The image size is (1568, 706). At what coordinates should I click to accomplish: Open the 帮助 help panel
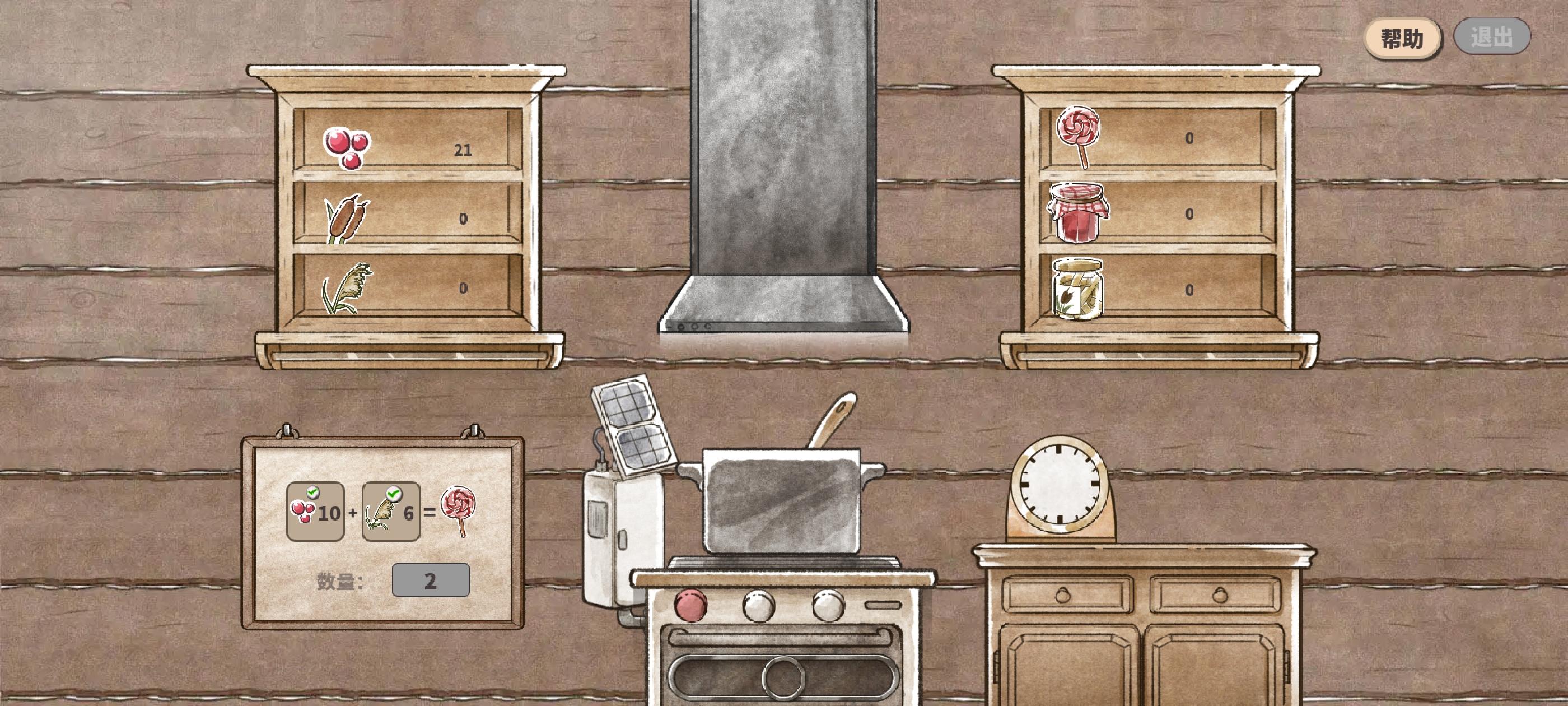1402,36
